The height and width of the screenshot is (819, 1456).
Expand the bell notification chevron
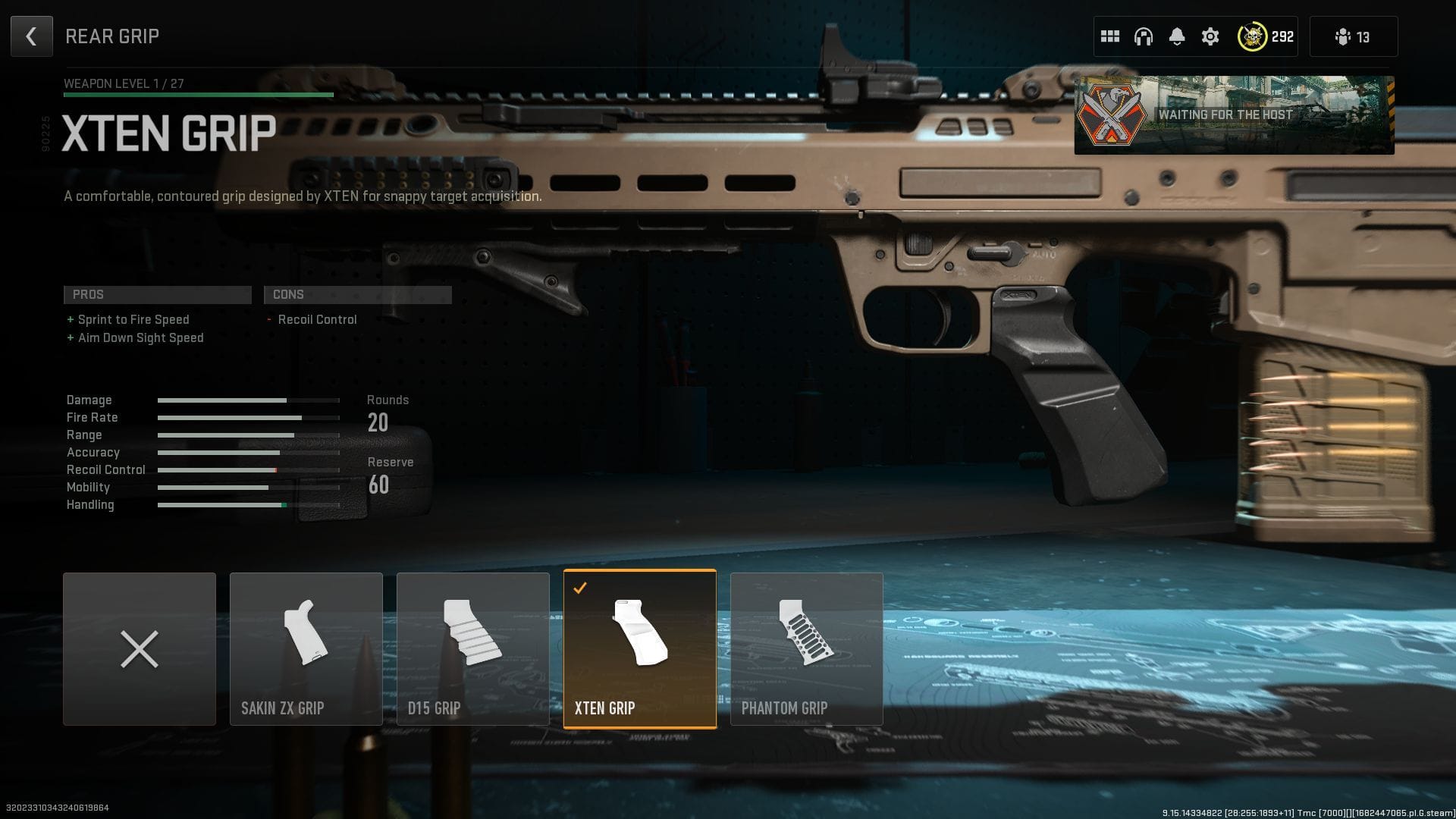[1177, 44]
